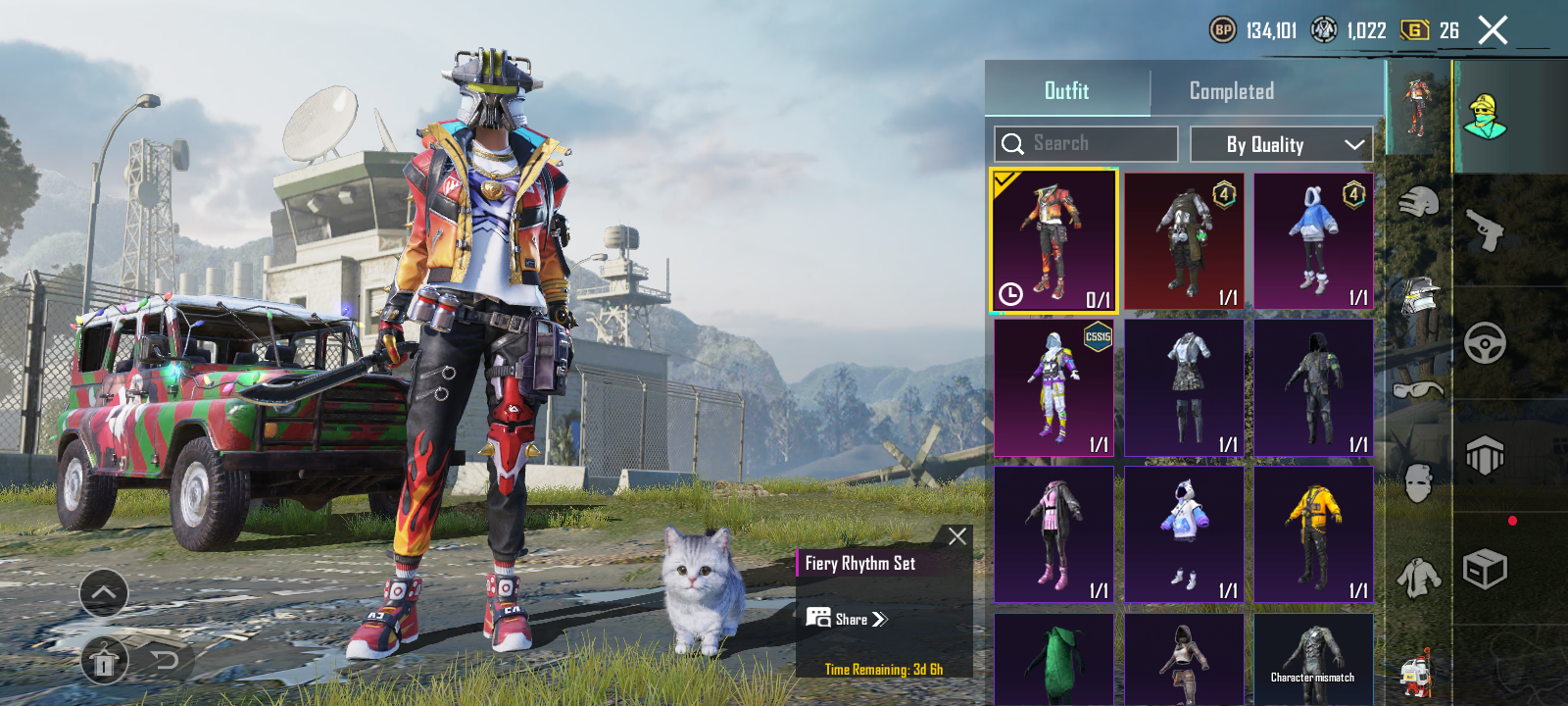Dismiss the Fiery Rhythm Set popup
This screenshot has height=706, width=1568.
pyautogui.click(x=955, y=535)
